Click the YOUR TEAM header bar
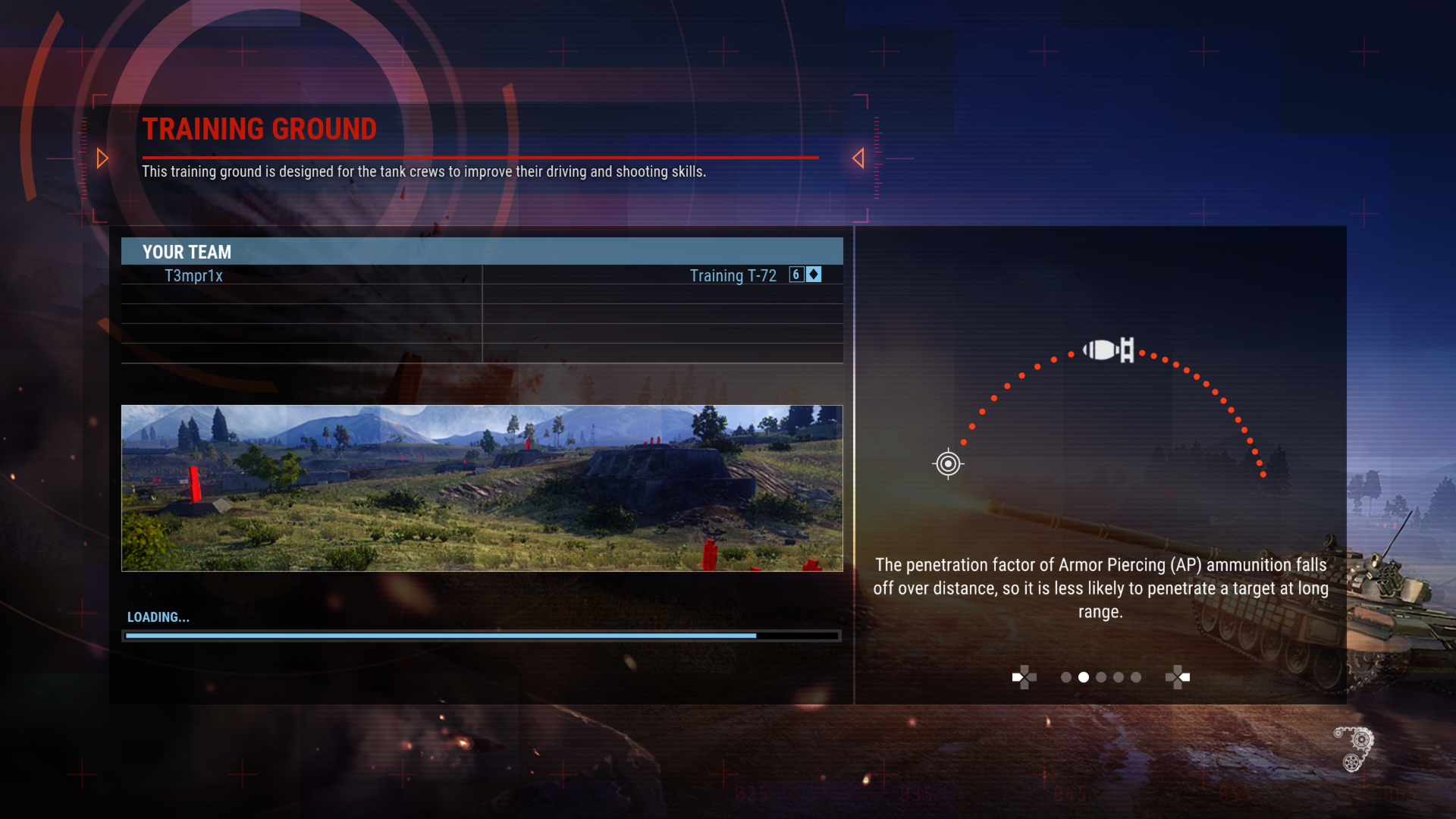 (x=482, y=252)
